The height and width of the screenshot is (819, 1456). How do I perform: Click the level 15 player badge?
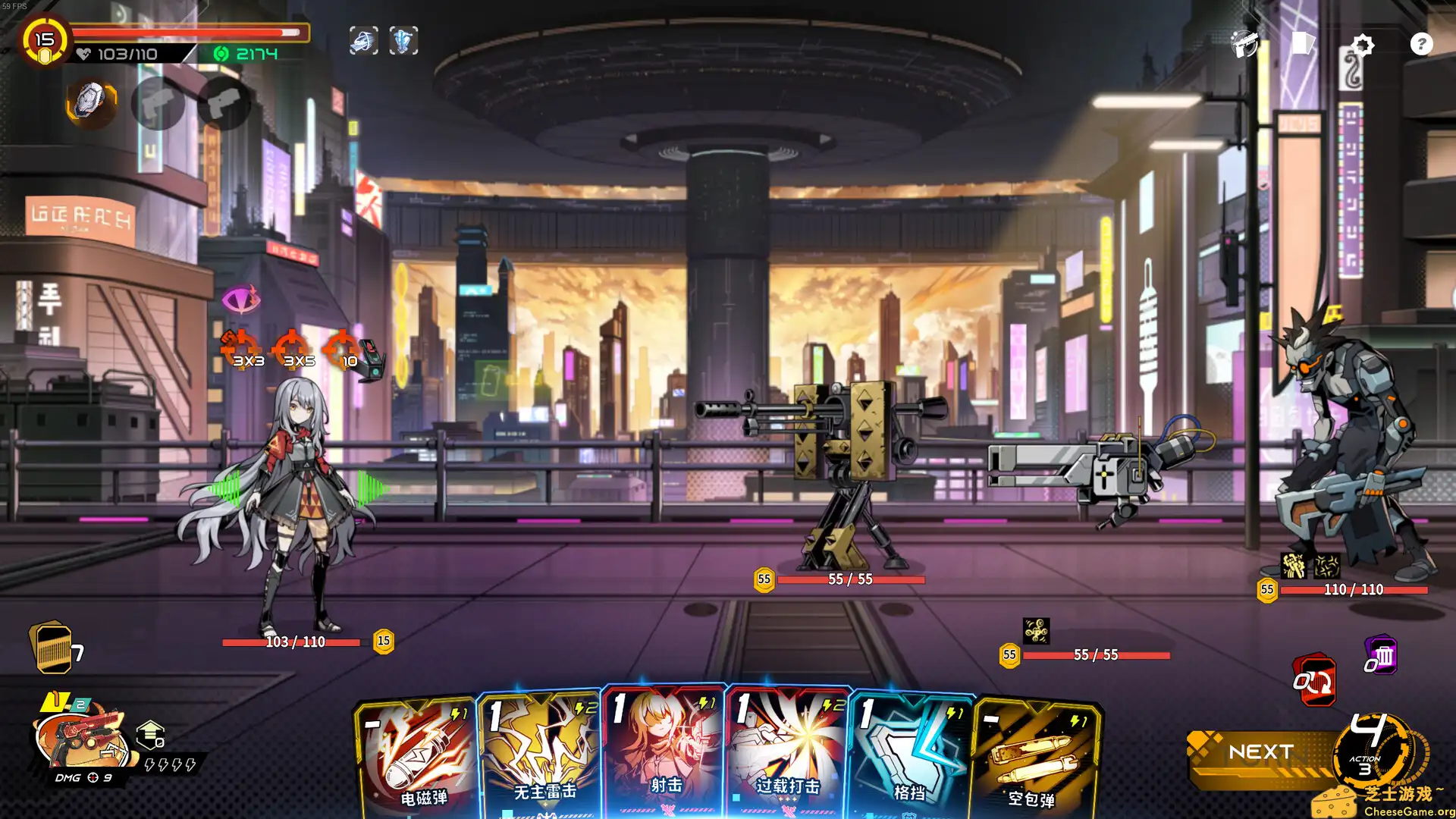point(44,40)
